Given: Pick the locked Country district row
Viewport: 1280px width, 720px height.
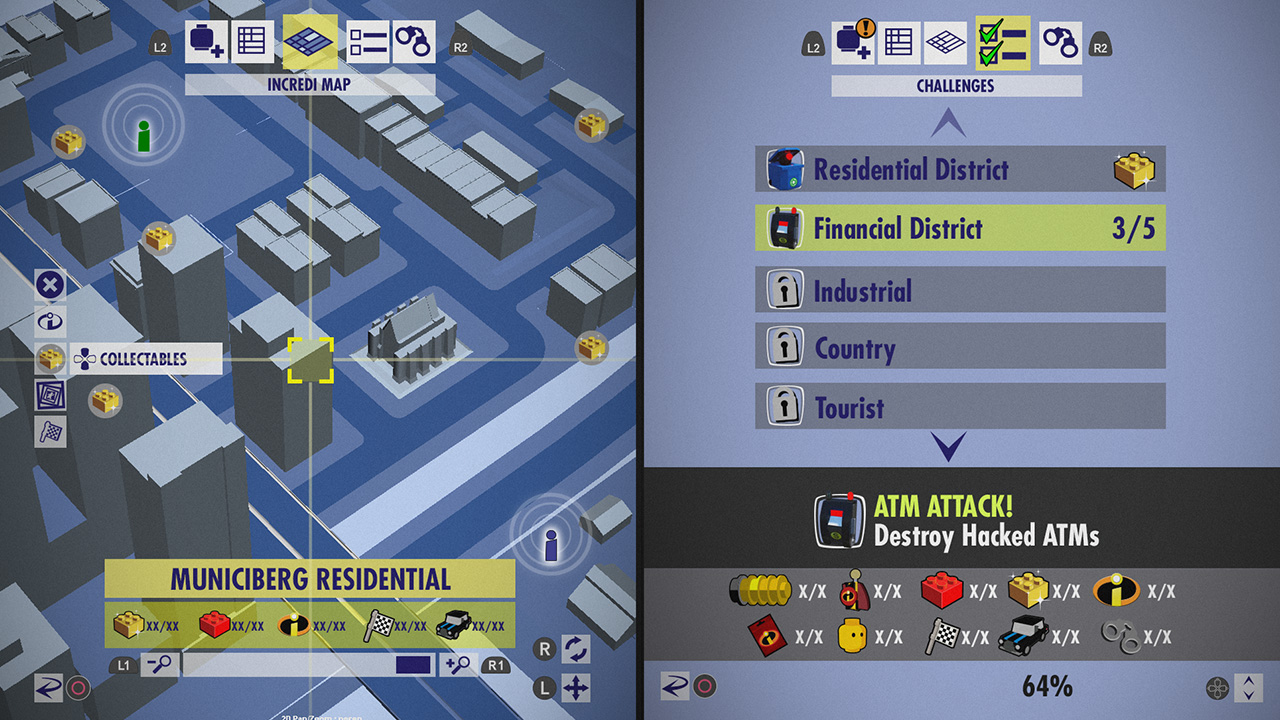Looking at the screenshot, I should tap(960, 349).
